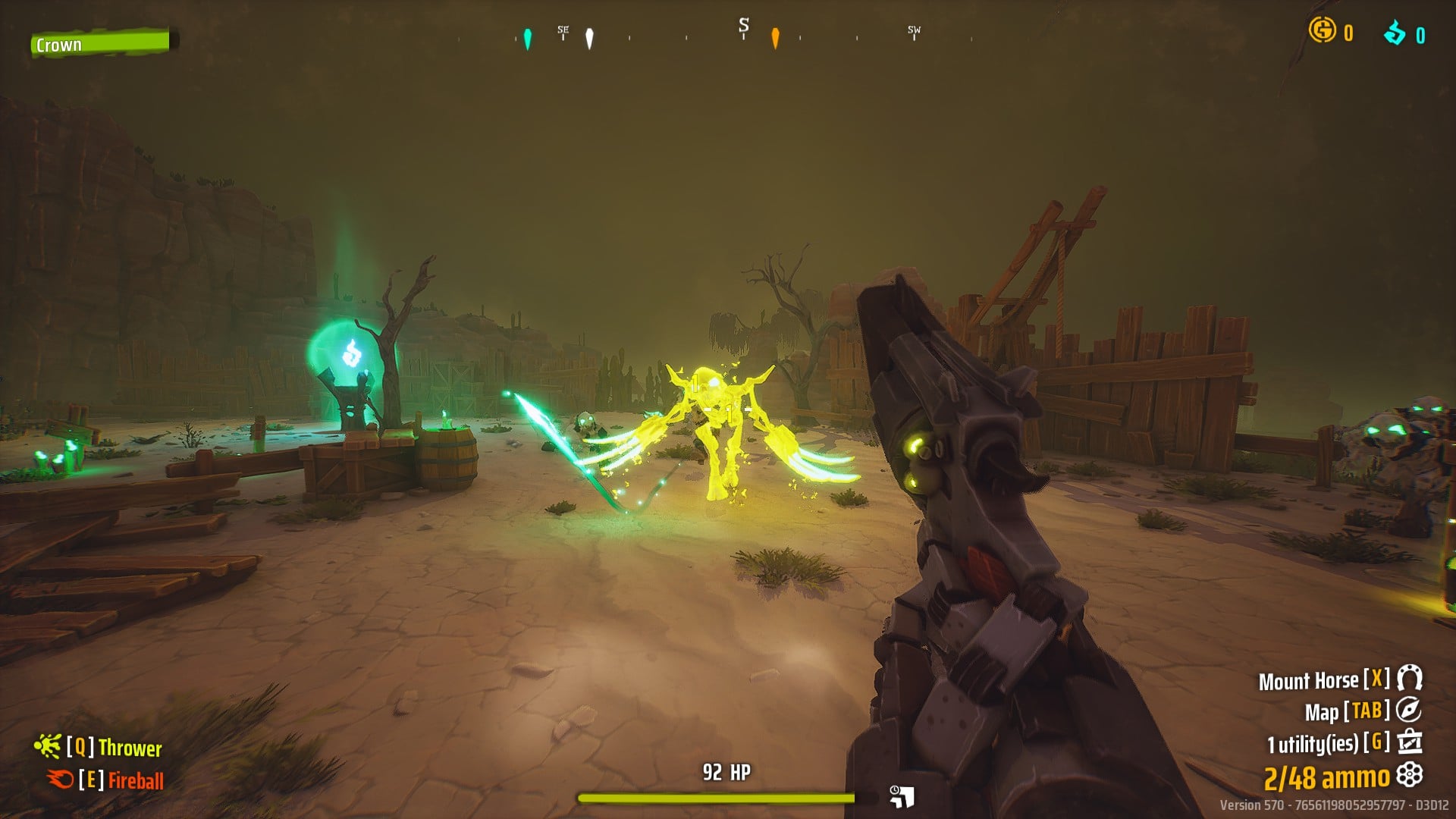Activate the Fireball ability icon
Image resolution: width=1456 pixels, height=819 pixels.
click(x=59, y=779)
